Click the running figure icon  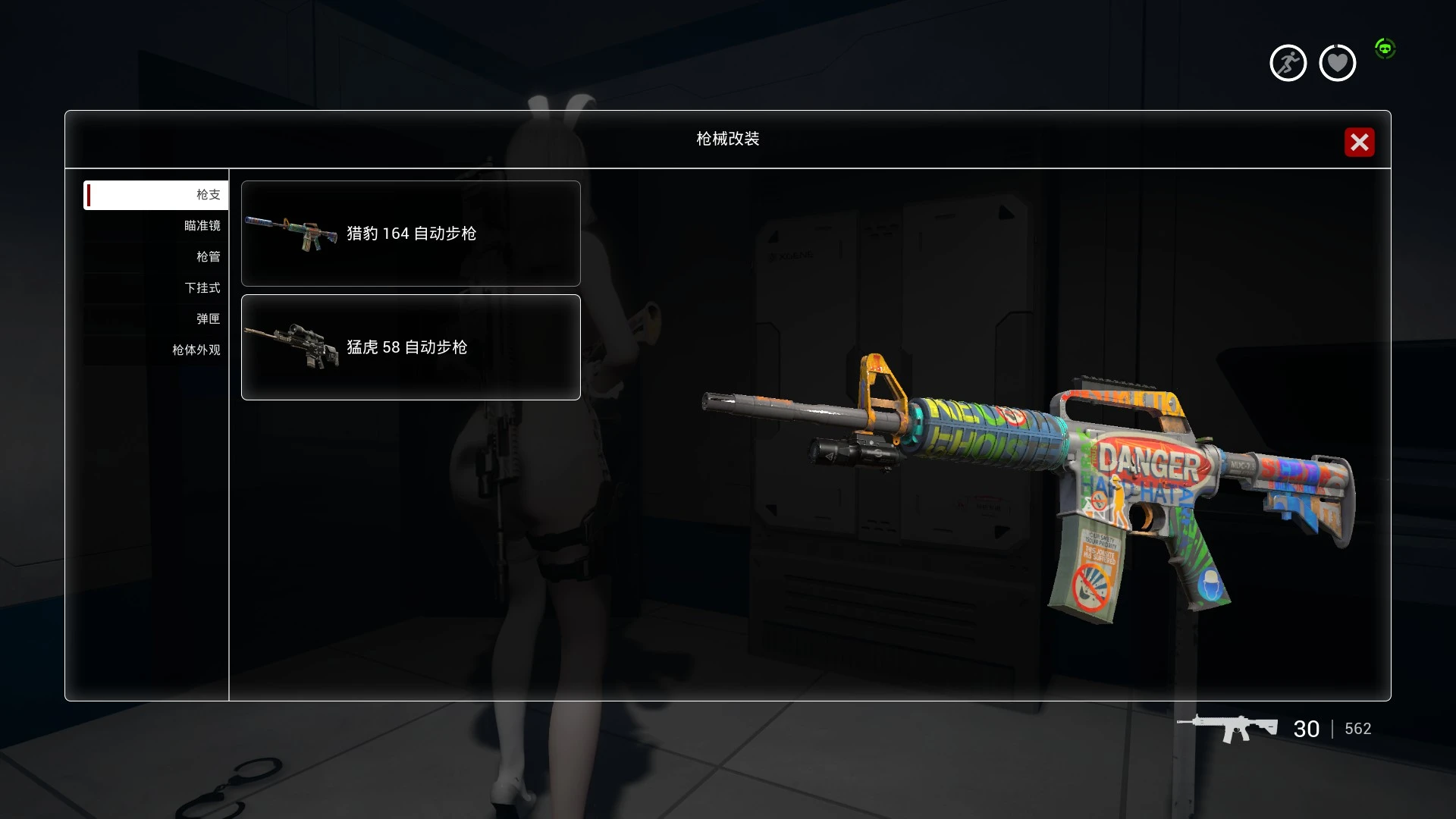pos(1288,63)
